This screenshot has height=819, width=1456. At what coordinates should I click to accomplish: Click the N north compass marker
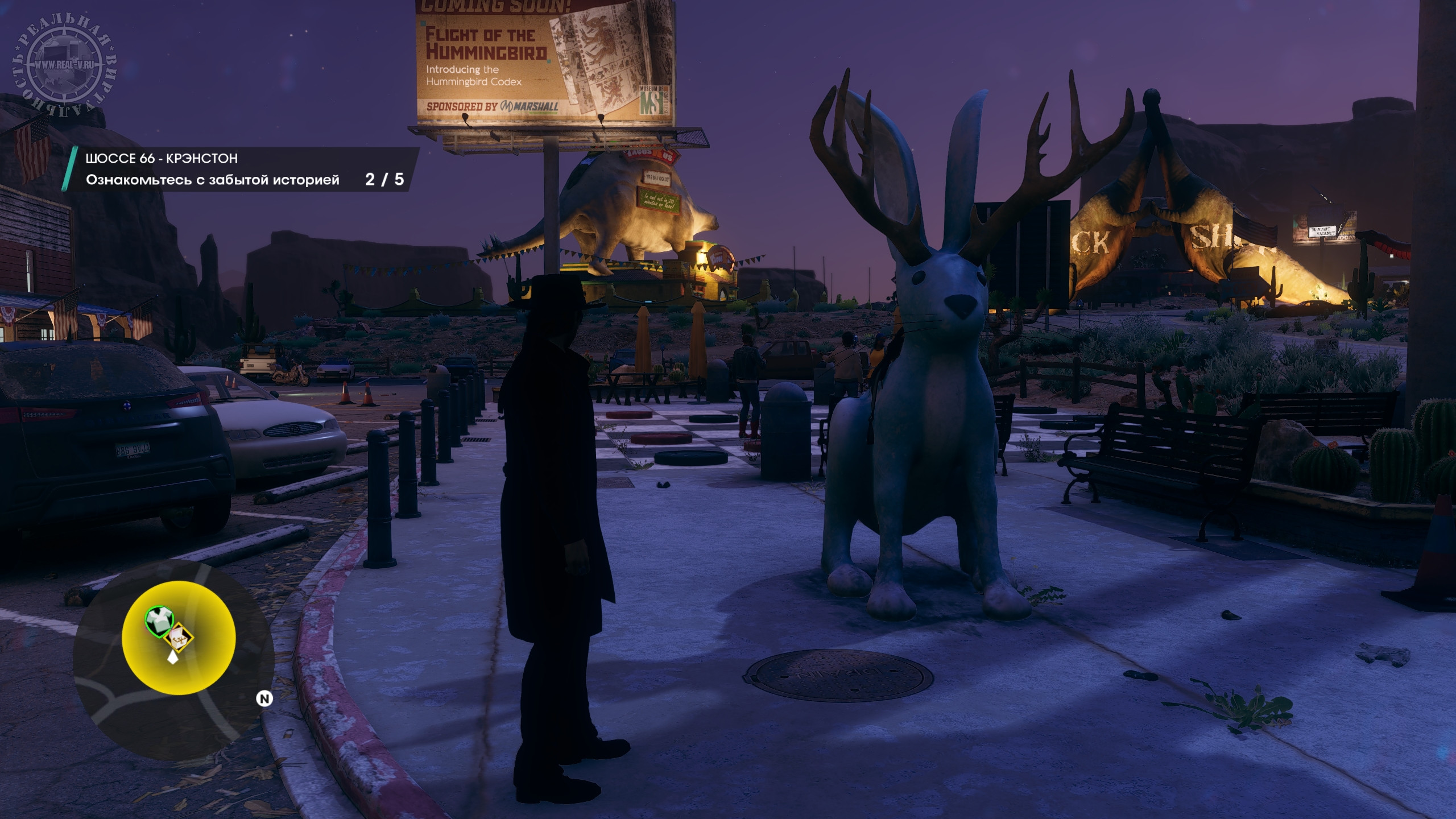click(264, 698)
